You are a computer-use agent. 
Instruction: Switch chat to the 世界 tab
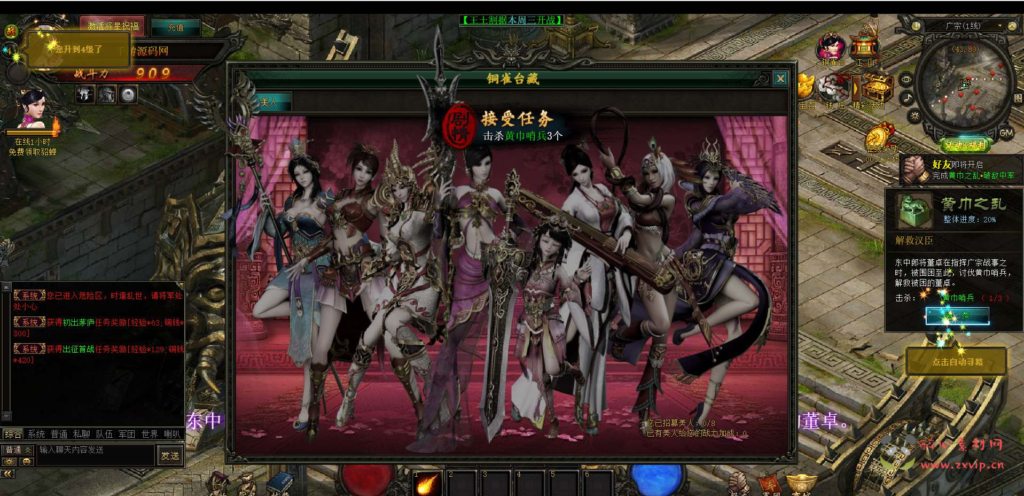click(150, 434)
